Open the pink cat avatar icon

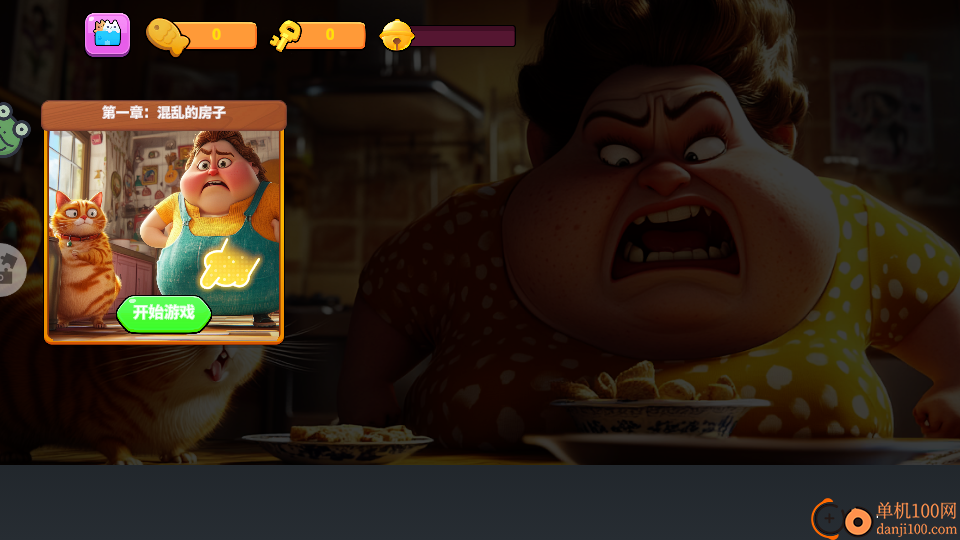(107, 35)
